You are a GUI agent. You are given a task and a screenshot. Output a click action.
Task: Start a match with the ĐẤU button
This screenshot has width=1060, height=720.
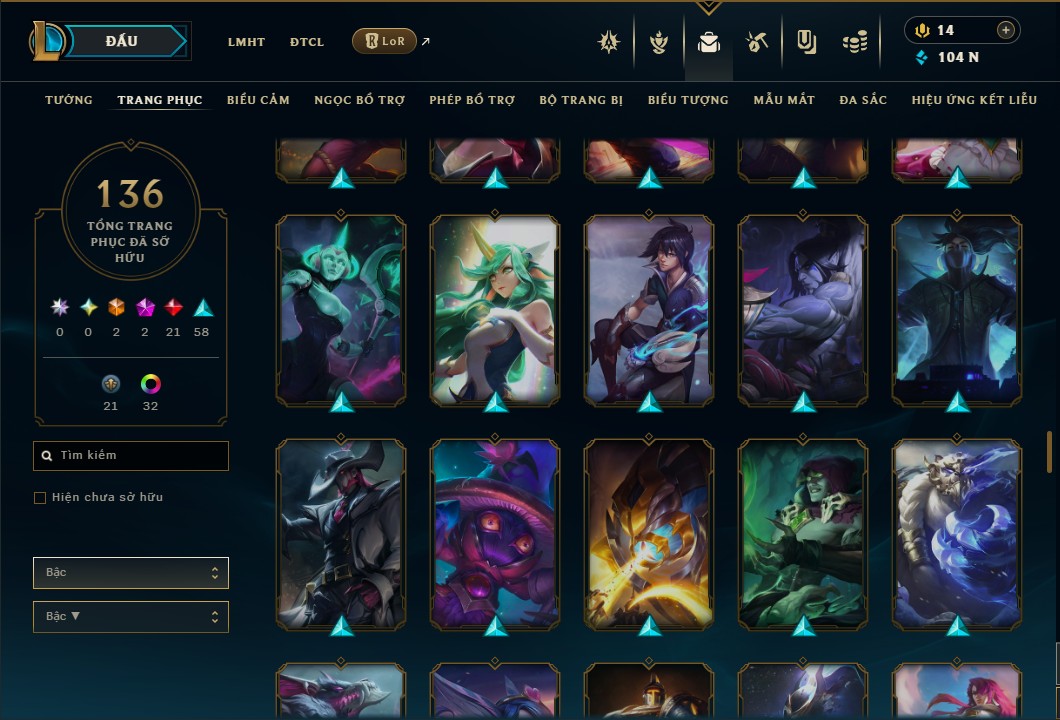click(x=121, y=41)
